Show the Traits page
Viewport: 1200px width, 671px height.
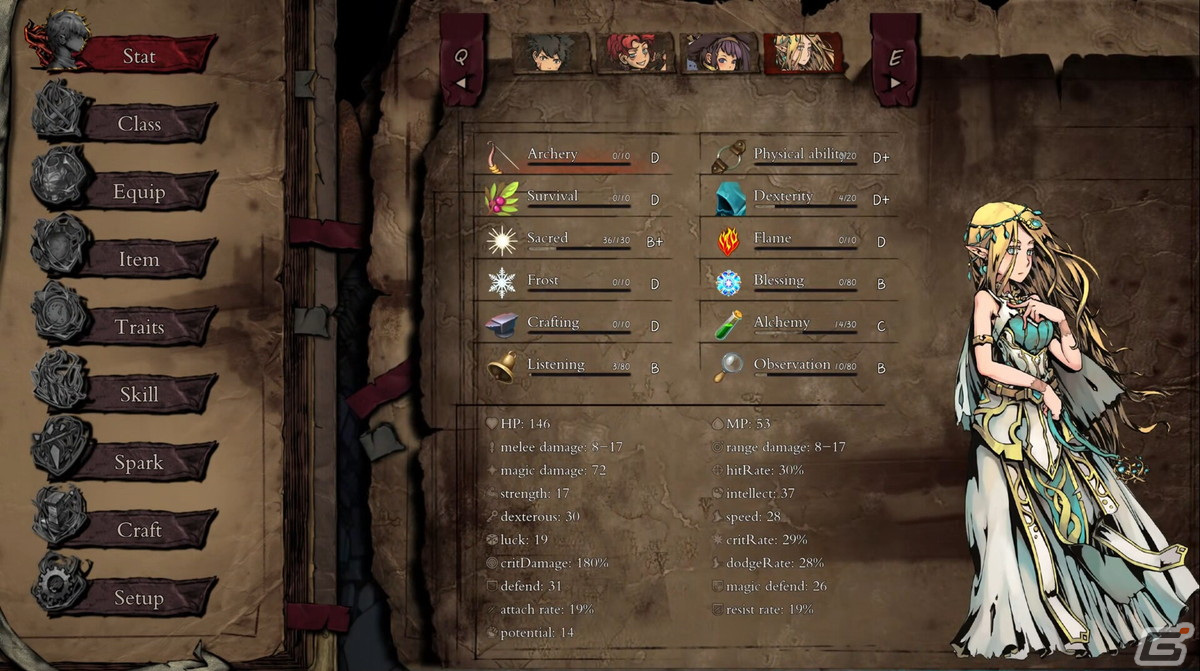tap(140, 327)
